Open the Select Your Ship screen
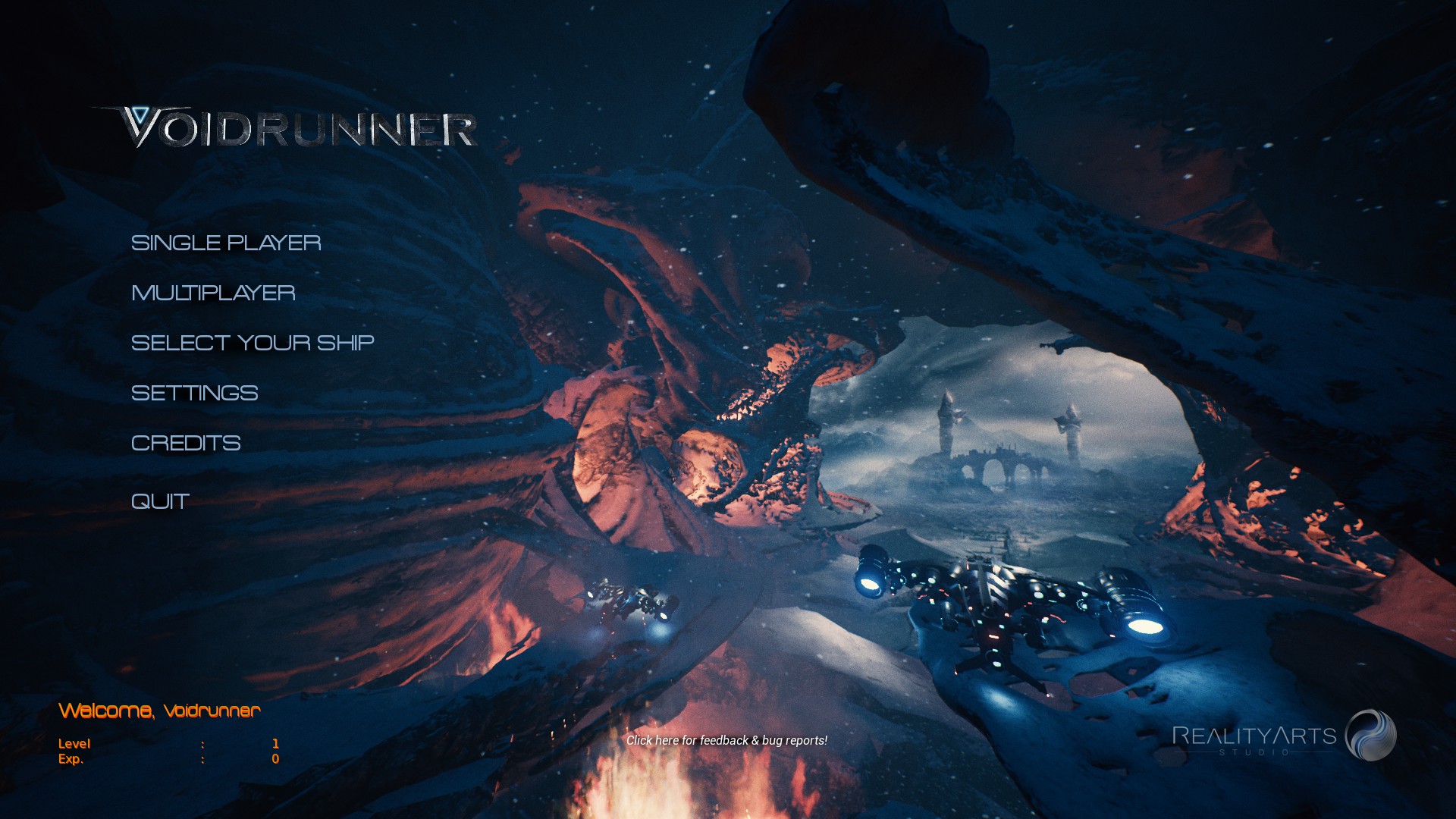This screenshot has height=819, width=1456. pyautogui.click(x=253, y=343)
